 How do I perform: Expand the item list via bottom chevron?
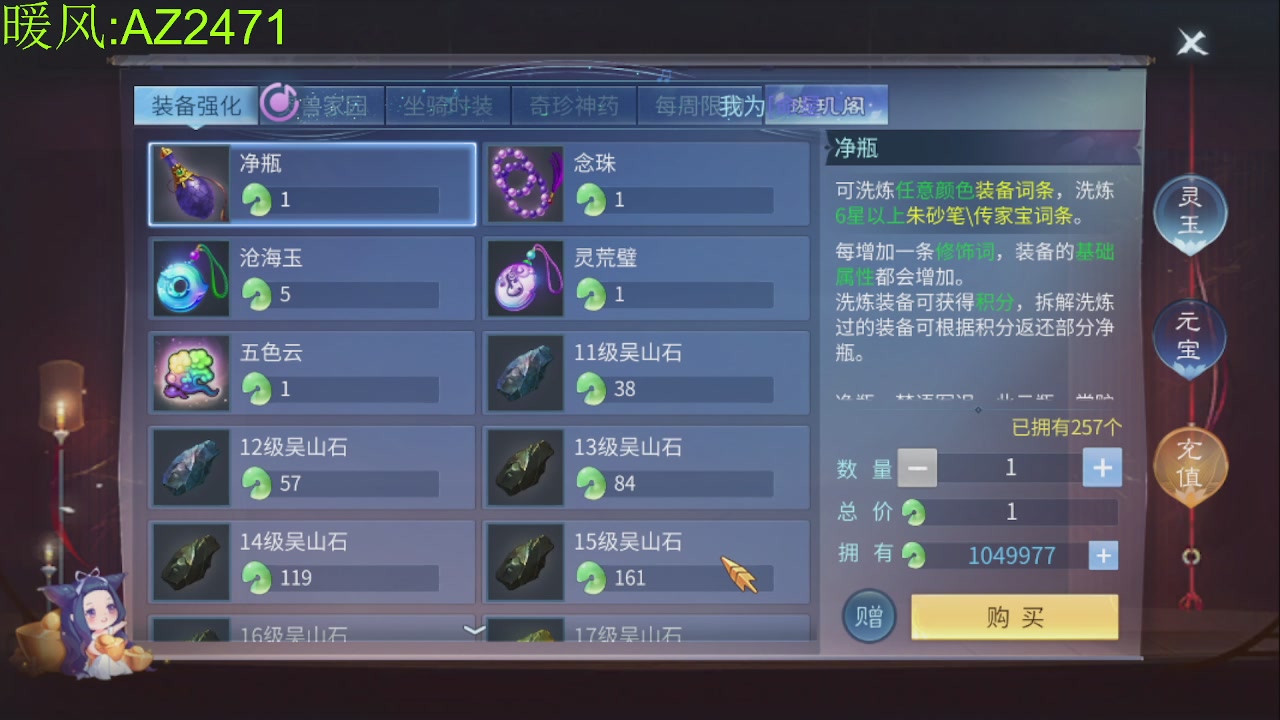tap(474, 630)
